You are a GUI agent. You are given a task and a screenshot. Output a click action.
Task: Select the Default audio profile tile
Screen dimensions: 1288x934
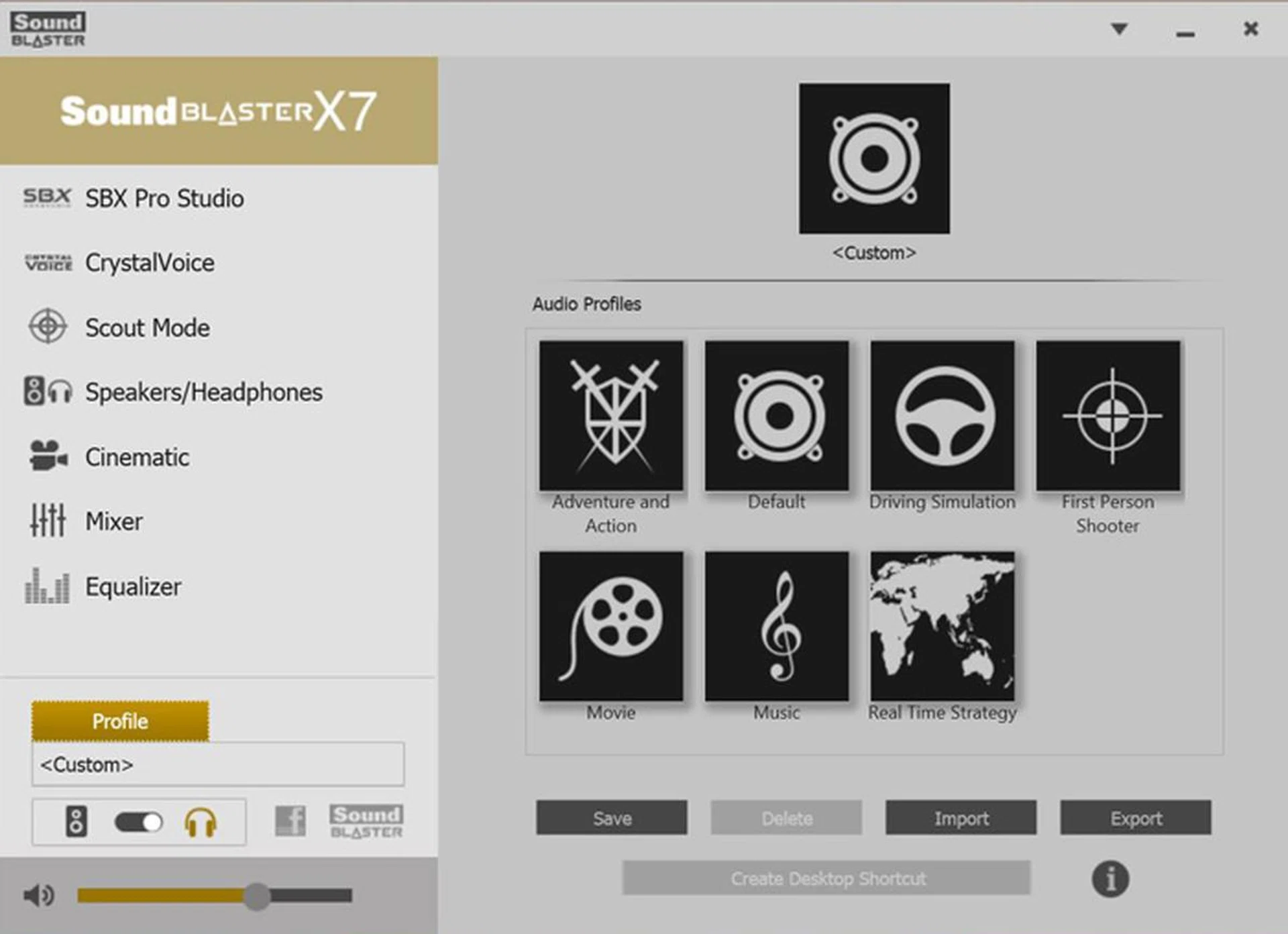777,416
